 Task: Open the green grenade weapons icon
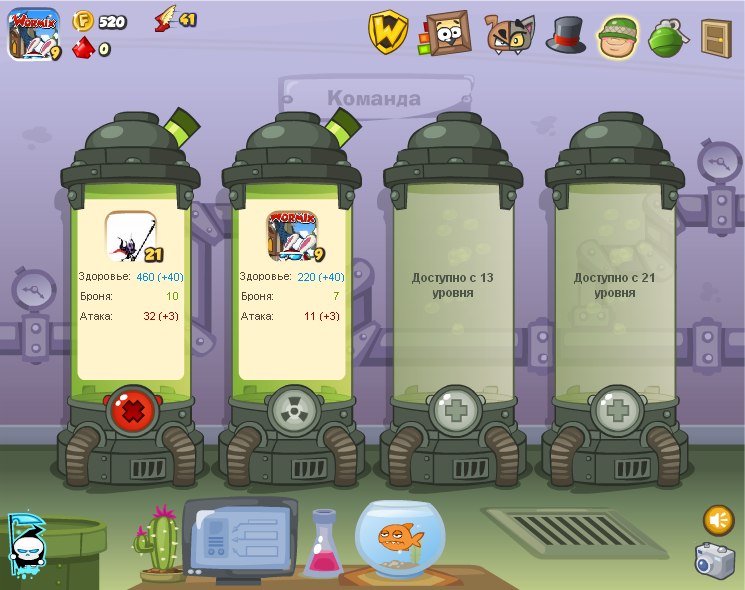[x=666, y=37]
